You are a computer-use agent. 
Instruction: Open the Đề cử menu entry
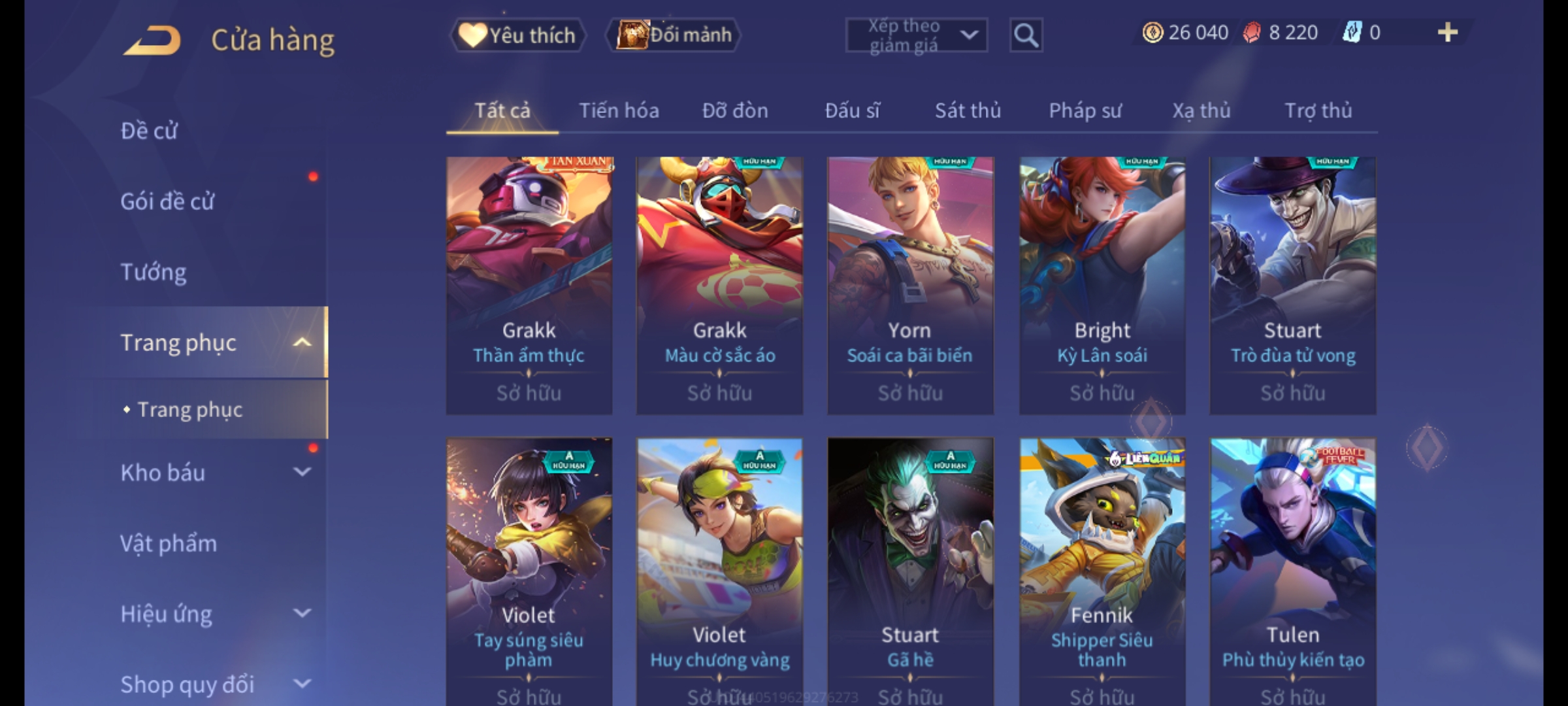pyautogui.click(x=149, y=131)
